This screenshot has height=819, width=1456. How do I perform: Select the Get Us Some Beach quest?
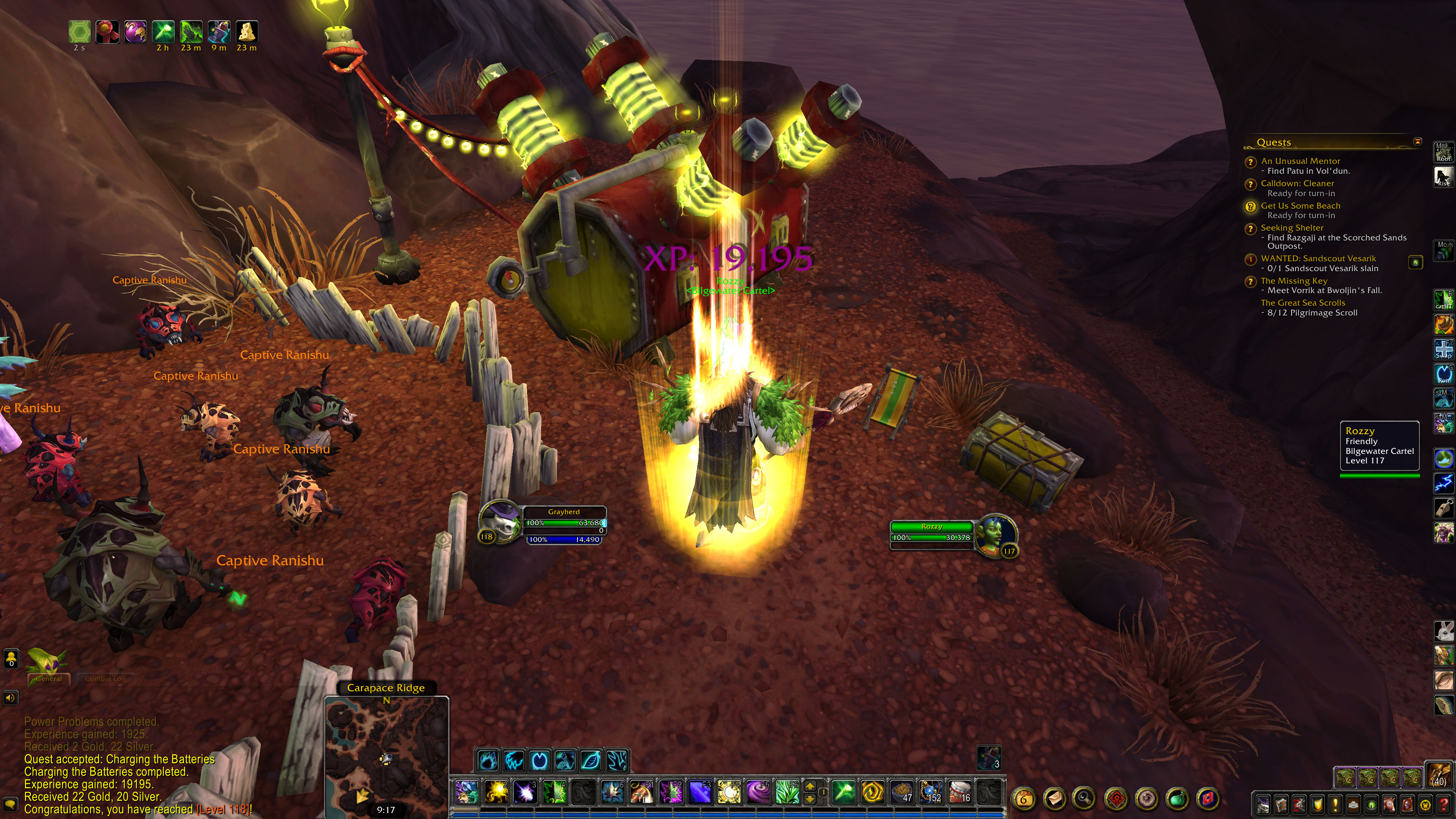1300,206
